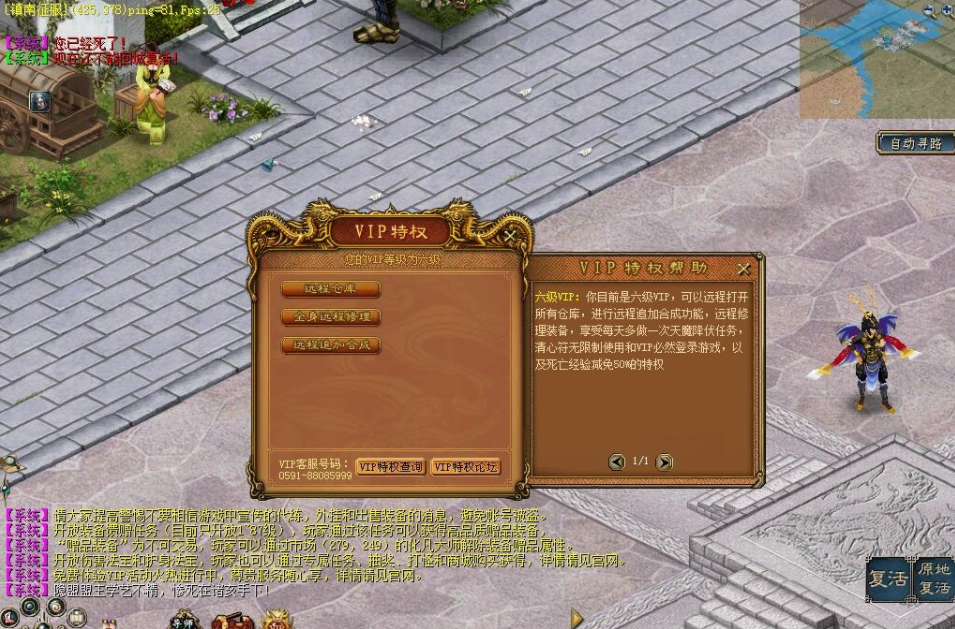Select the 远程追加合成 button
Image resolution: width=955 pixels, height=629 pixels.
330,345
